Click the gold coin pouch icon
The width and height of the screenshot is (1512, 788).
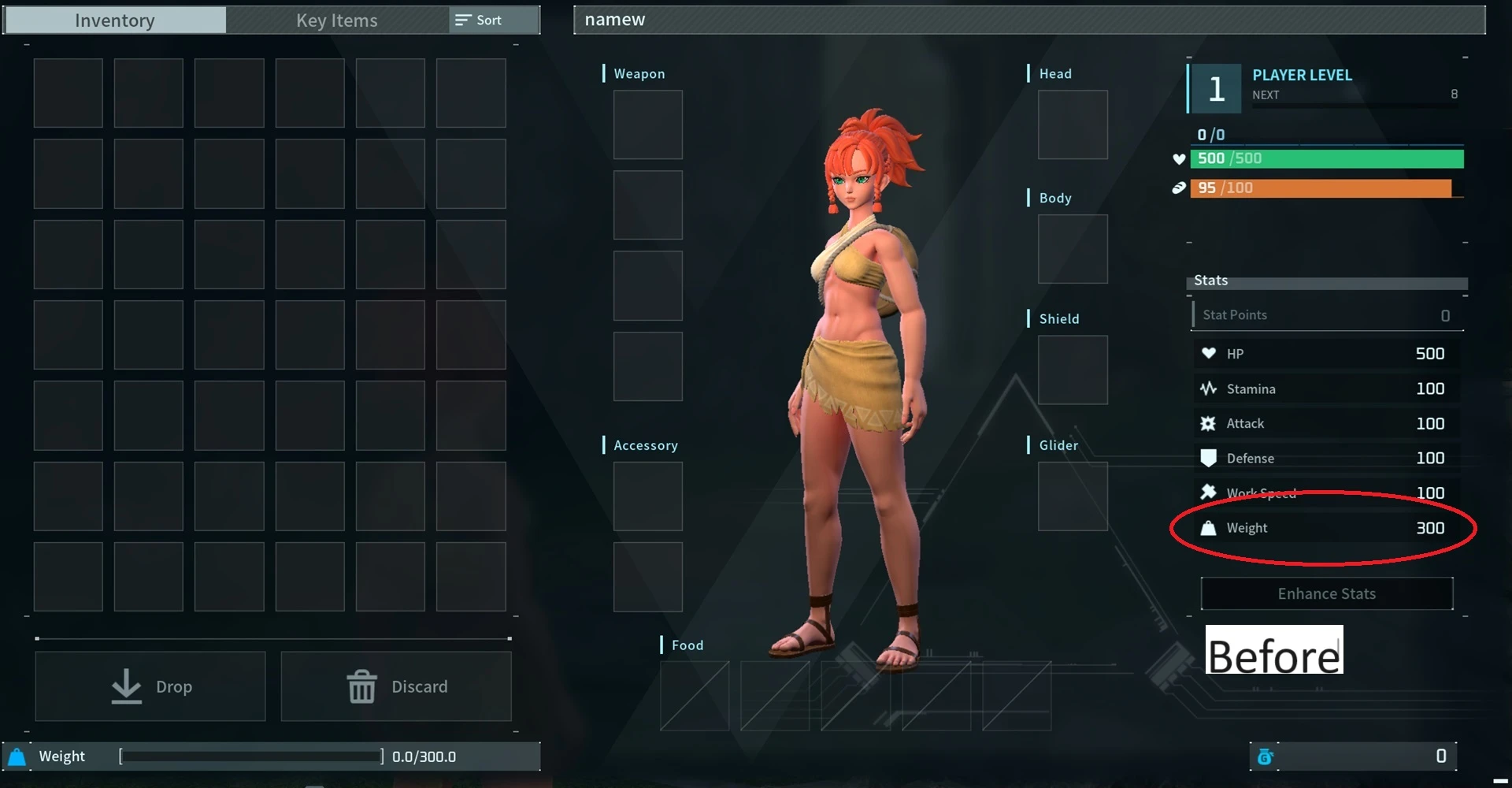[x=1266, y=756]
